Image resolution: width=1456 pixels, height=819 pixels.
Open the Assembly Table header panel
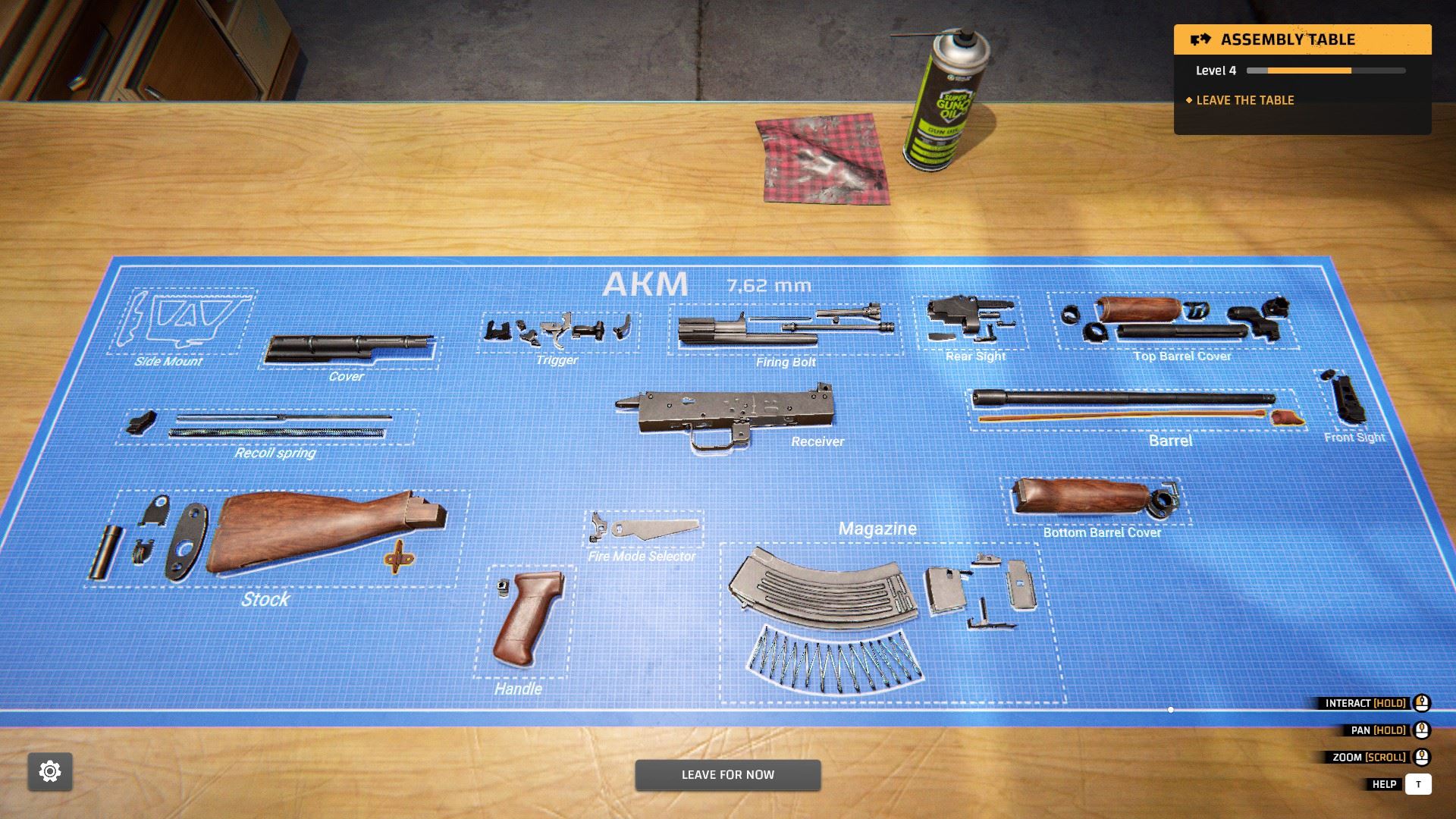tap(1301, 39)
